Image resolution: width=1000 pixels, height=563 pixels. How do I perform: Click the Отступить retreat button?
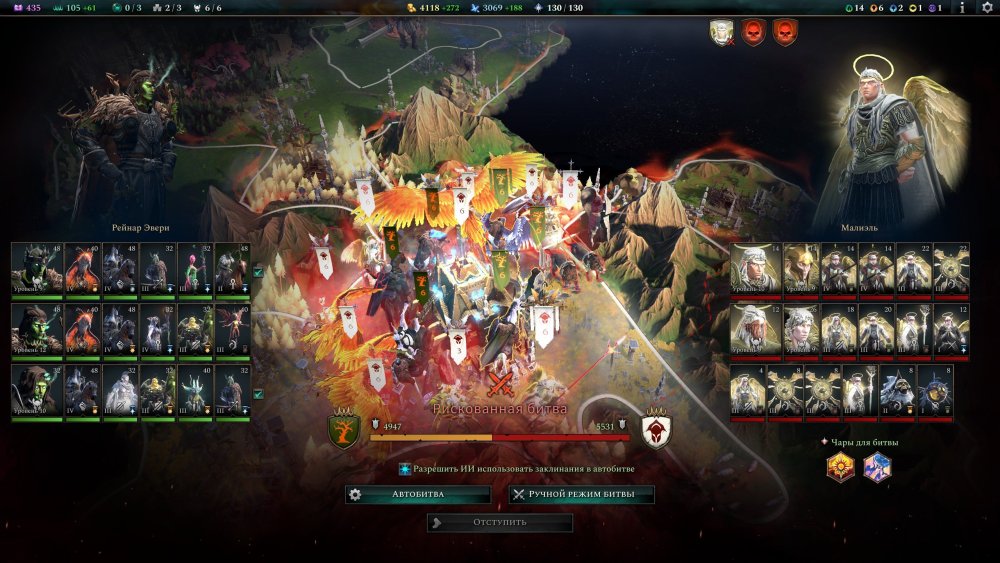(500, 522)
